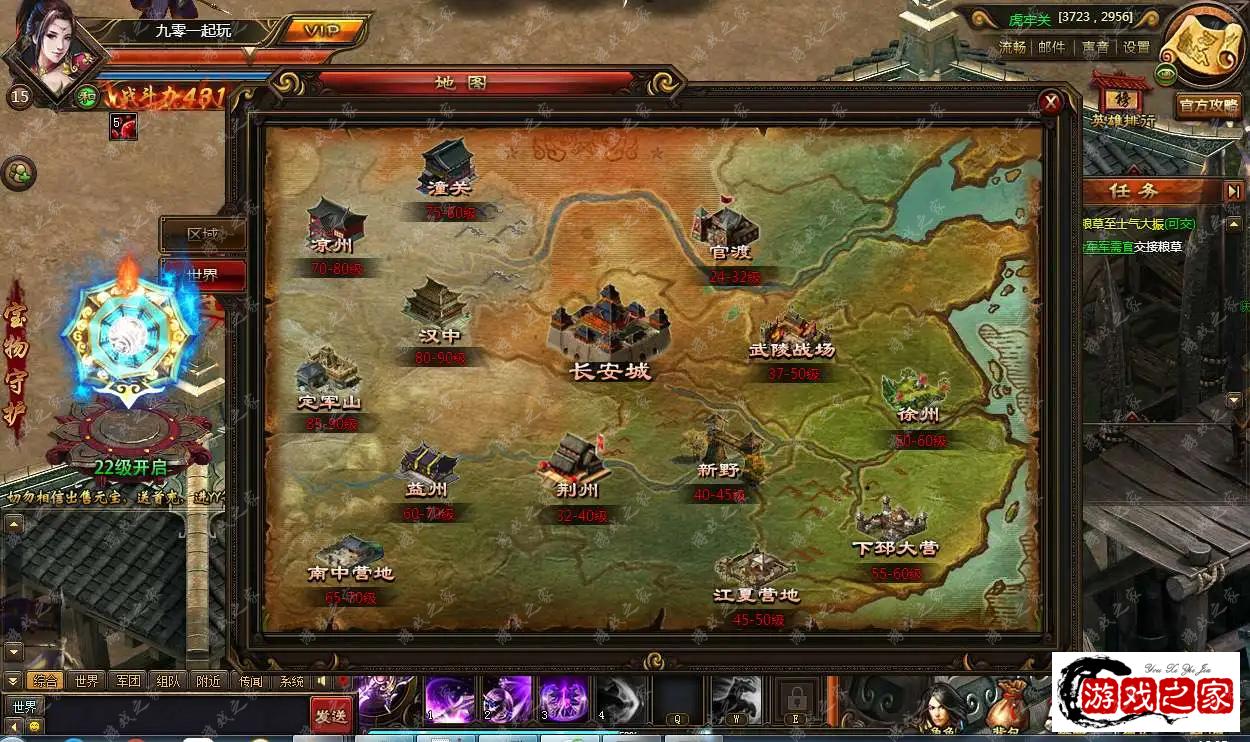Send the chat message with 发送

pyautogui.click(x=331, y=715)
